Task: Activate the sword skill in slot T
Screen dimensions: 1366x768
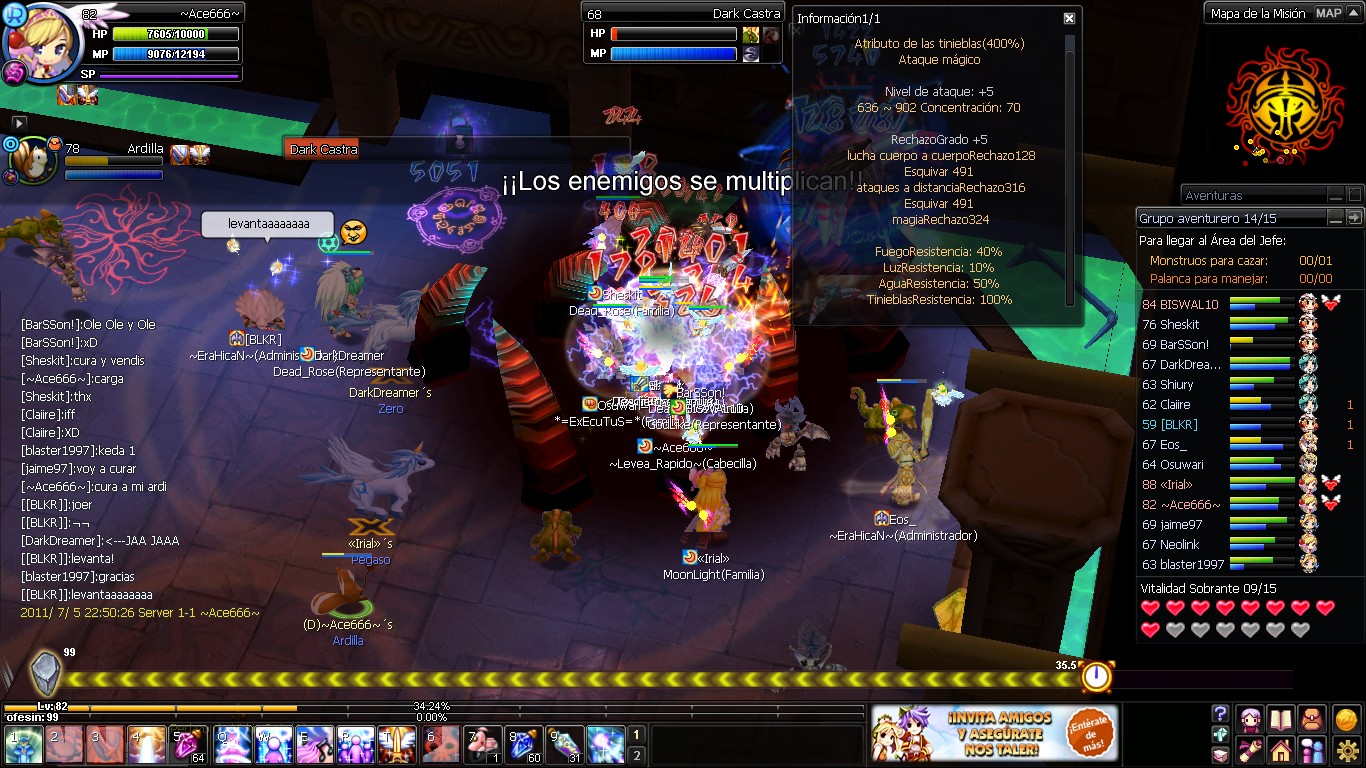Action: [397, 746]
